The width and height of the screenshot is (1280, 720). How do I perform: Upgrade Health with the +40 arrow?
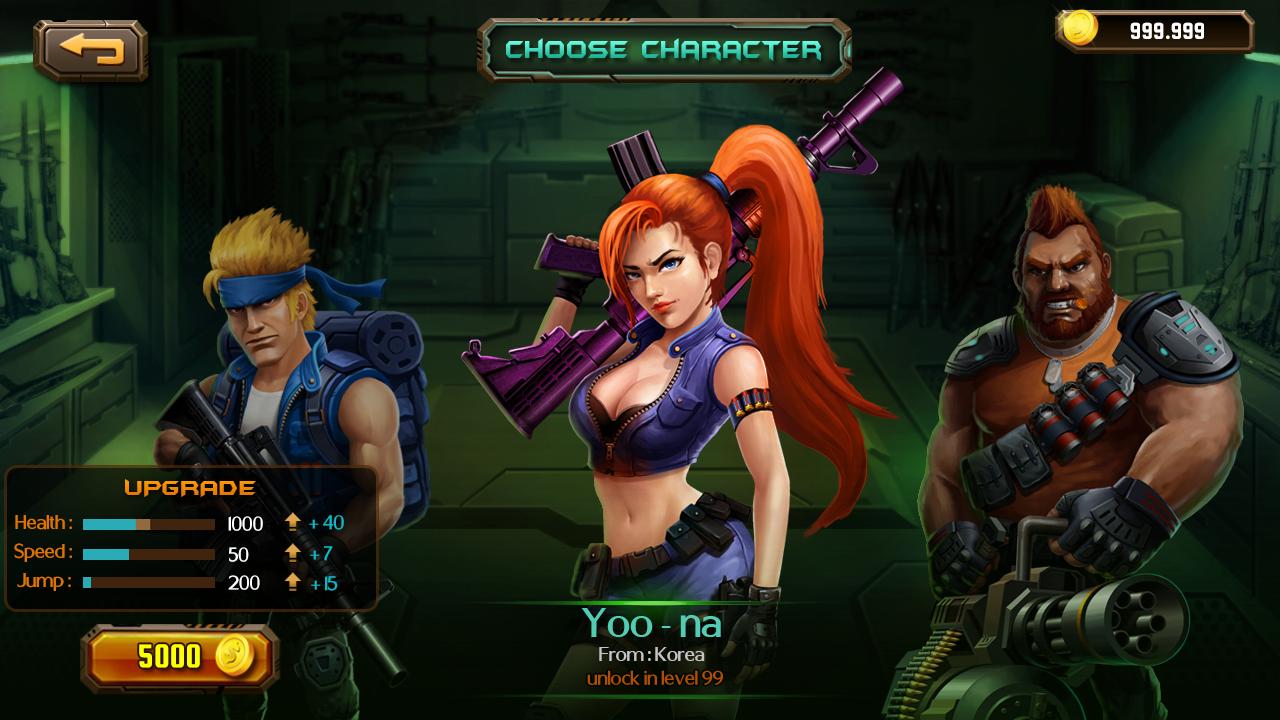[x=293, y=522]
